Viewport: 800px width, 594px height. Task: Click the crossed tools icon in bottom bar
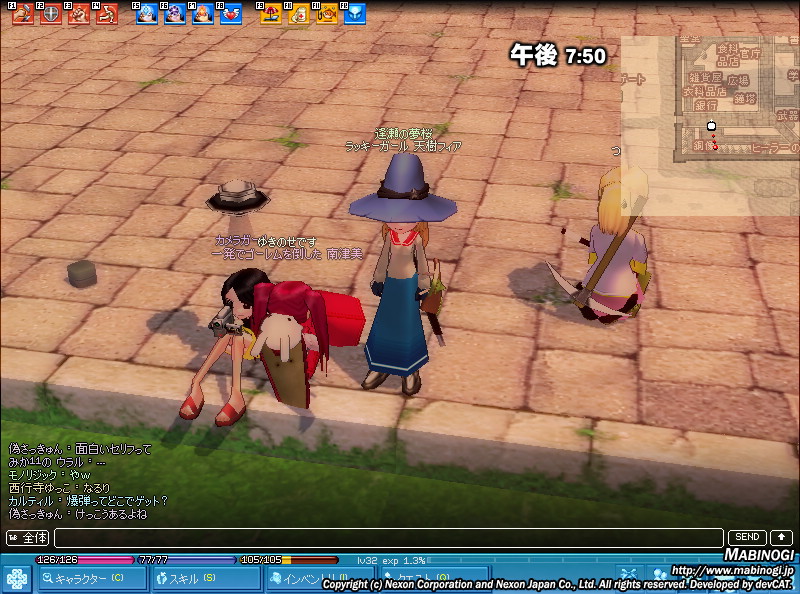(x=627, y=574)
